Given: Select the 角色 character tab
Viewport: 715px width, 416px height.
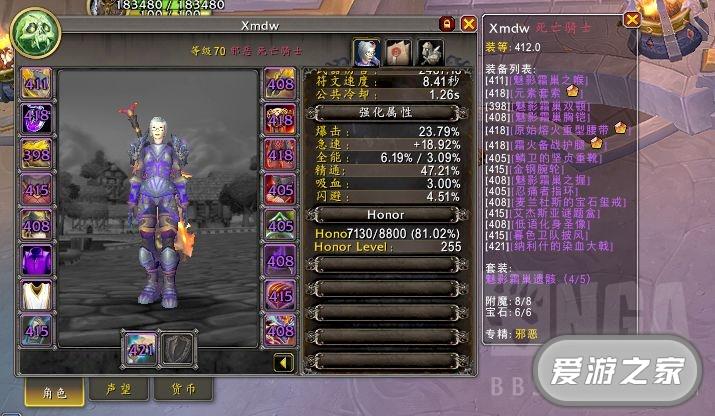Looking at the screenshot, I should [44, 391].
